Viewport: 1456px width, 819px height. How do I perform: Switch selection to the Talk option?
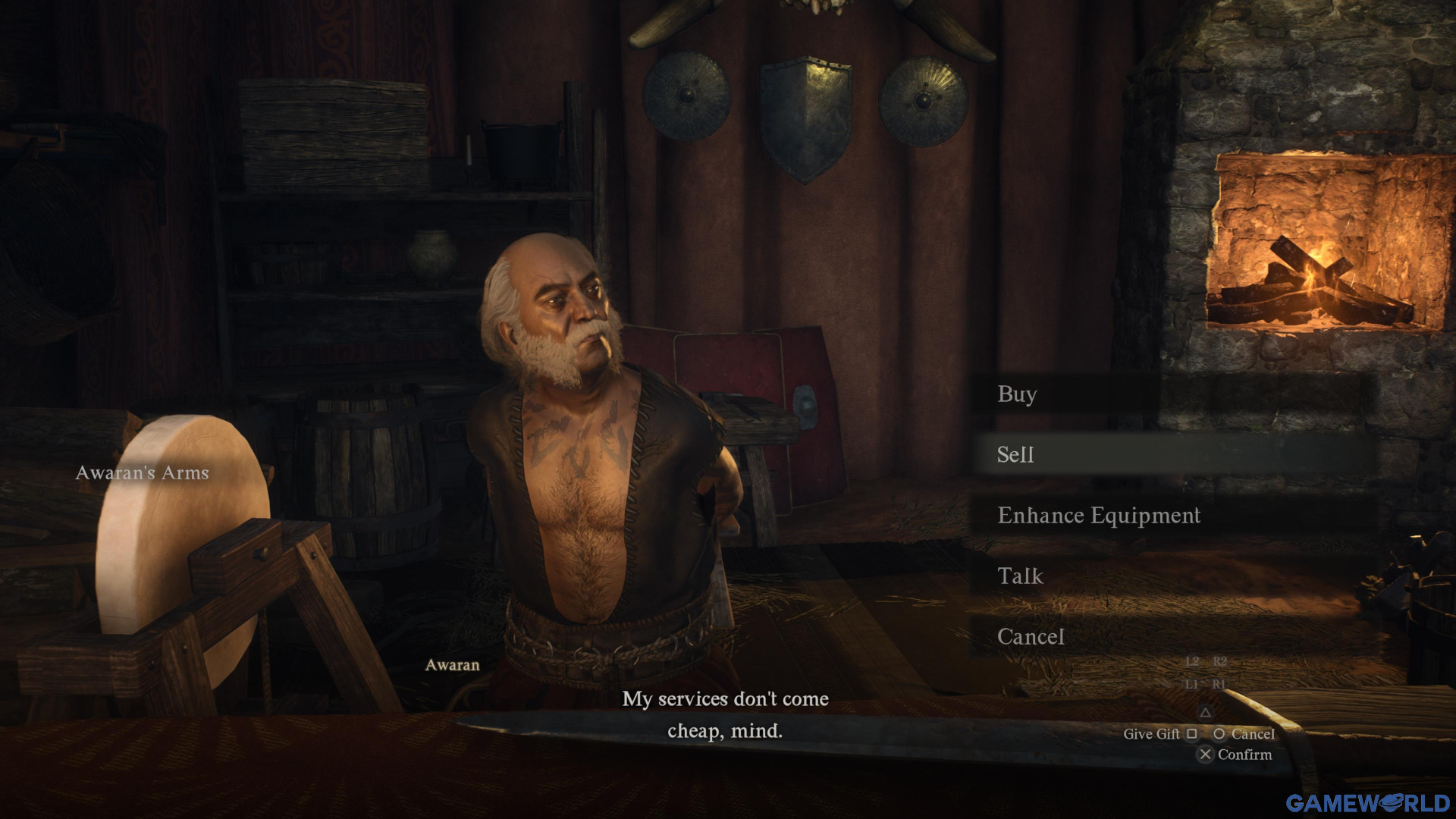coord(1019,576)
